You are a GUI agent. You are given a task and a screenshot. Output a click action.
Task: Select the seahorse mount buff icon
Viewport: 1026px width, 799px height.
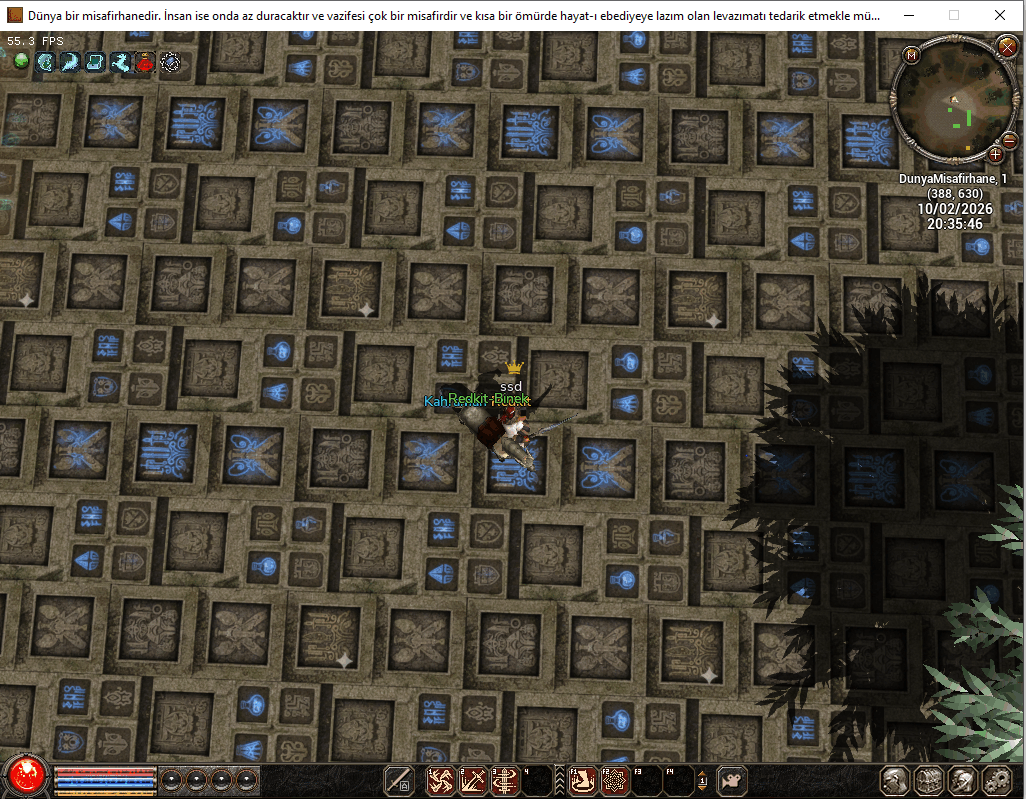click(x=121, y=62)
